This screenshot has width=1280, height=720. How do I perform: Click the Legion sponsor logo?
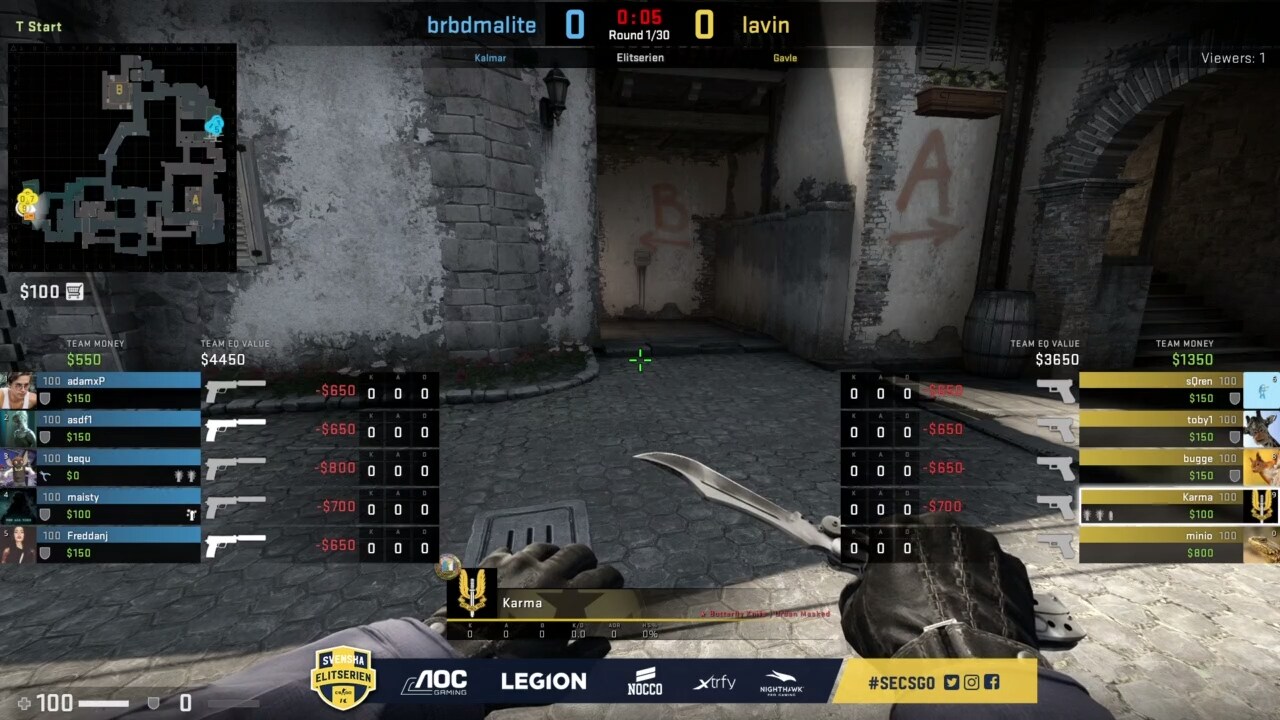coord(543,682)
